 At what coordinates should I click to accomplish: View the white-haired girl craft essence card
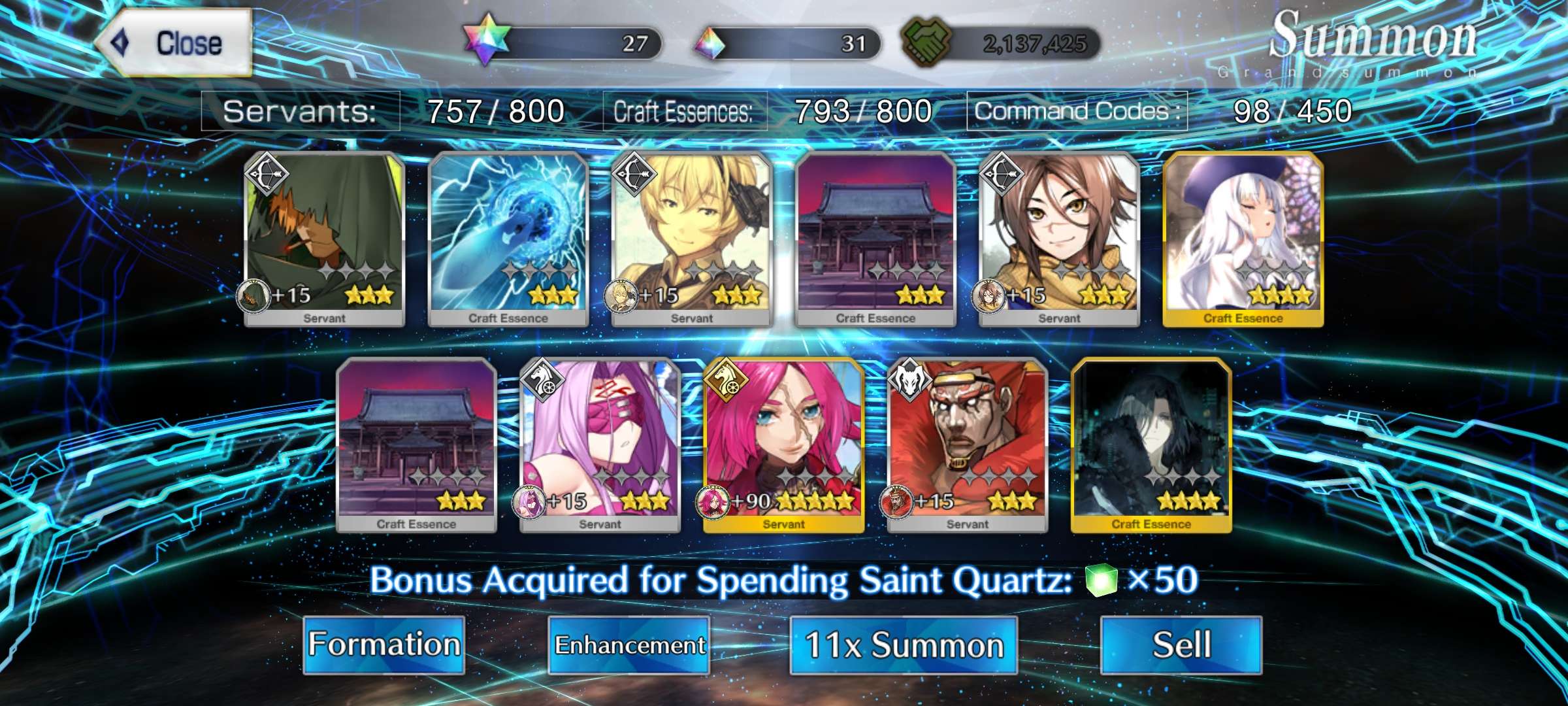click(1243, 239)
